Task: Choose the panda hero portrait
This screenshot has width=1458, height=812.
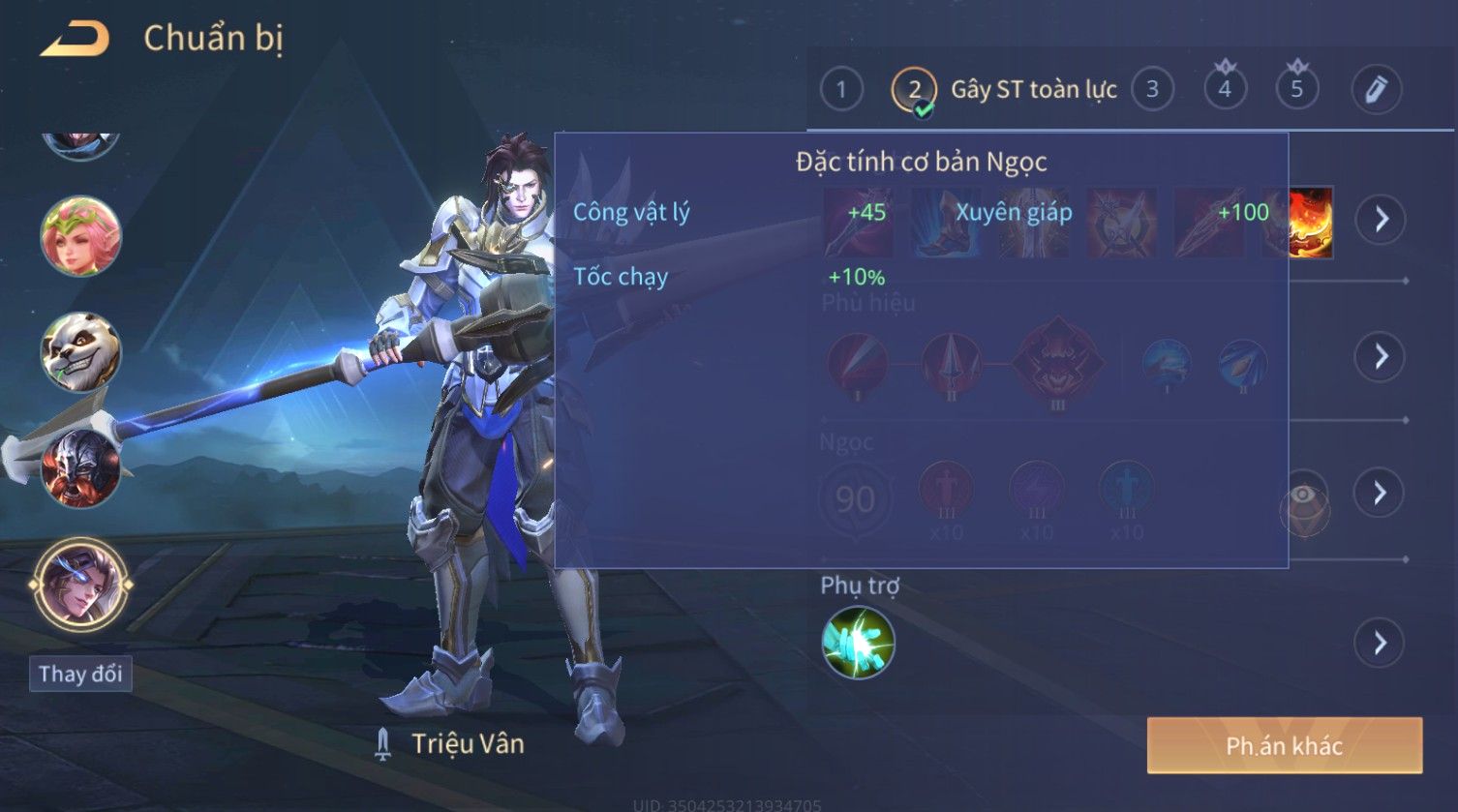Action: coord(80,351)
